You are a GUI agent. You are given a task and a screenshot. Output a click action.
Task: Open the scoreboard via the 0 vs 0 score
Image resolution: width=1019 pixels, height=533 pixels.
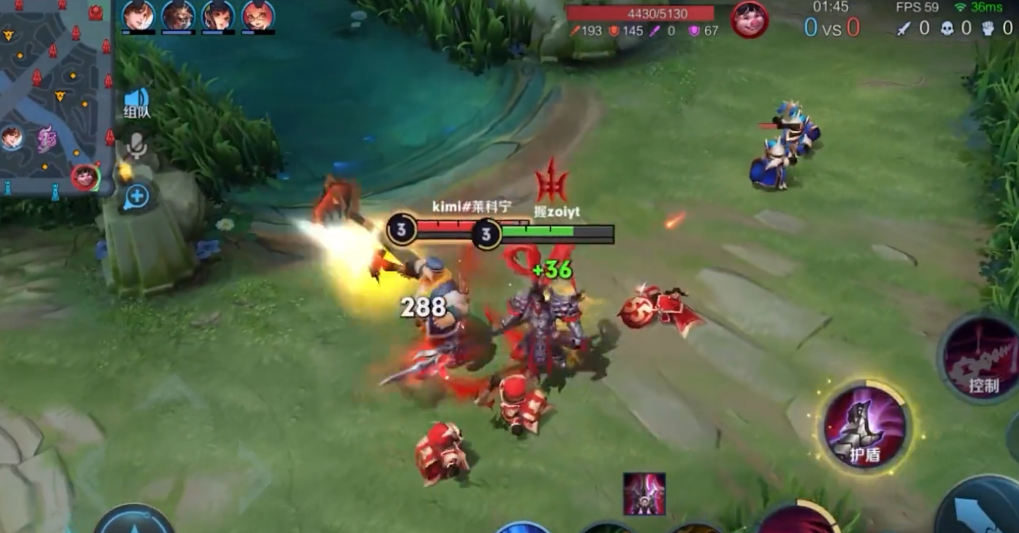tap(831, 28)
